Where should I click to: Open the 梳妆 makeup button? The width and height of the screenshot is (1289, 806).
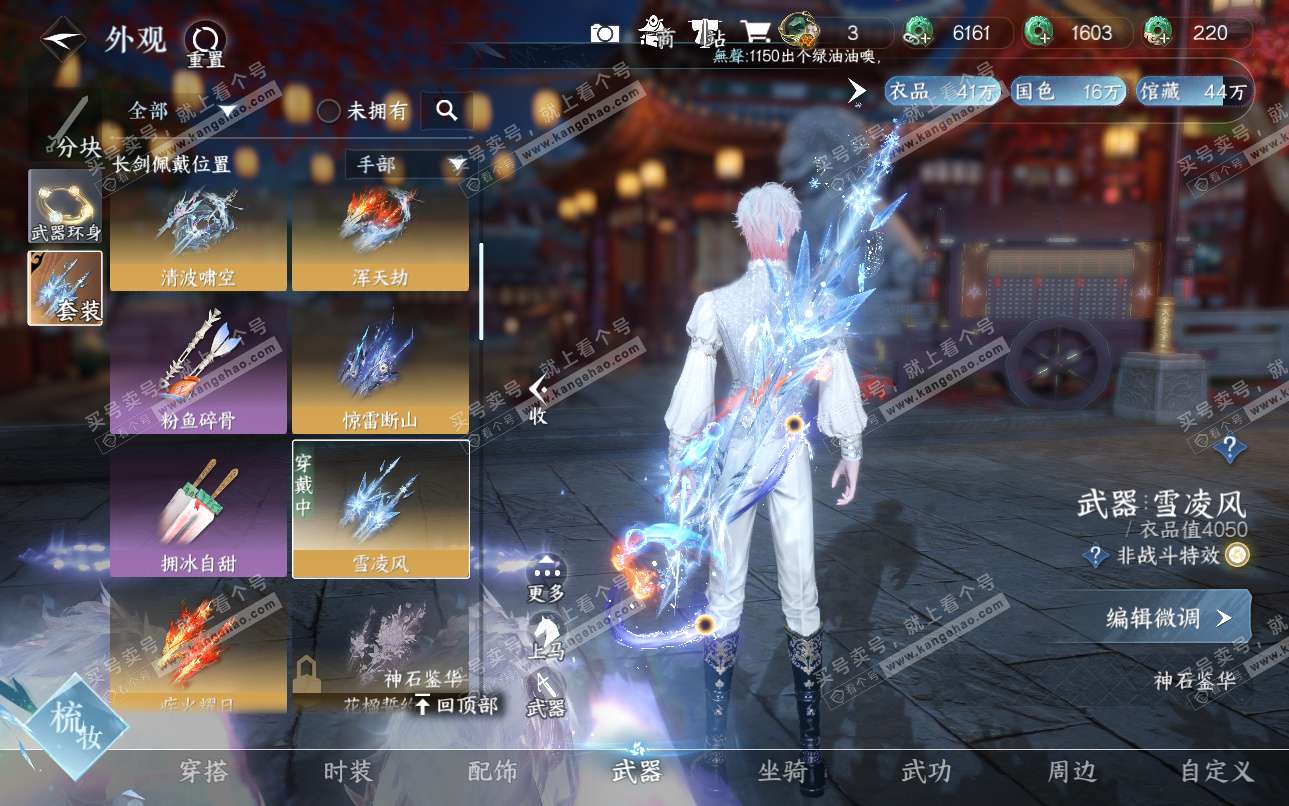click(x=76, y=728)
